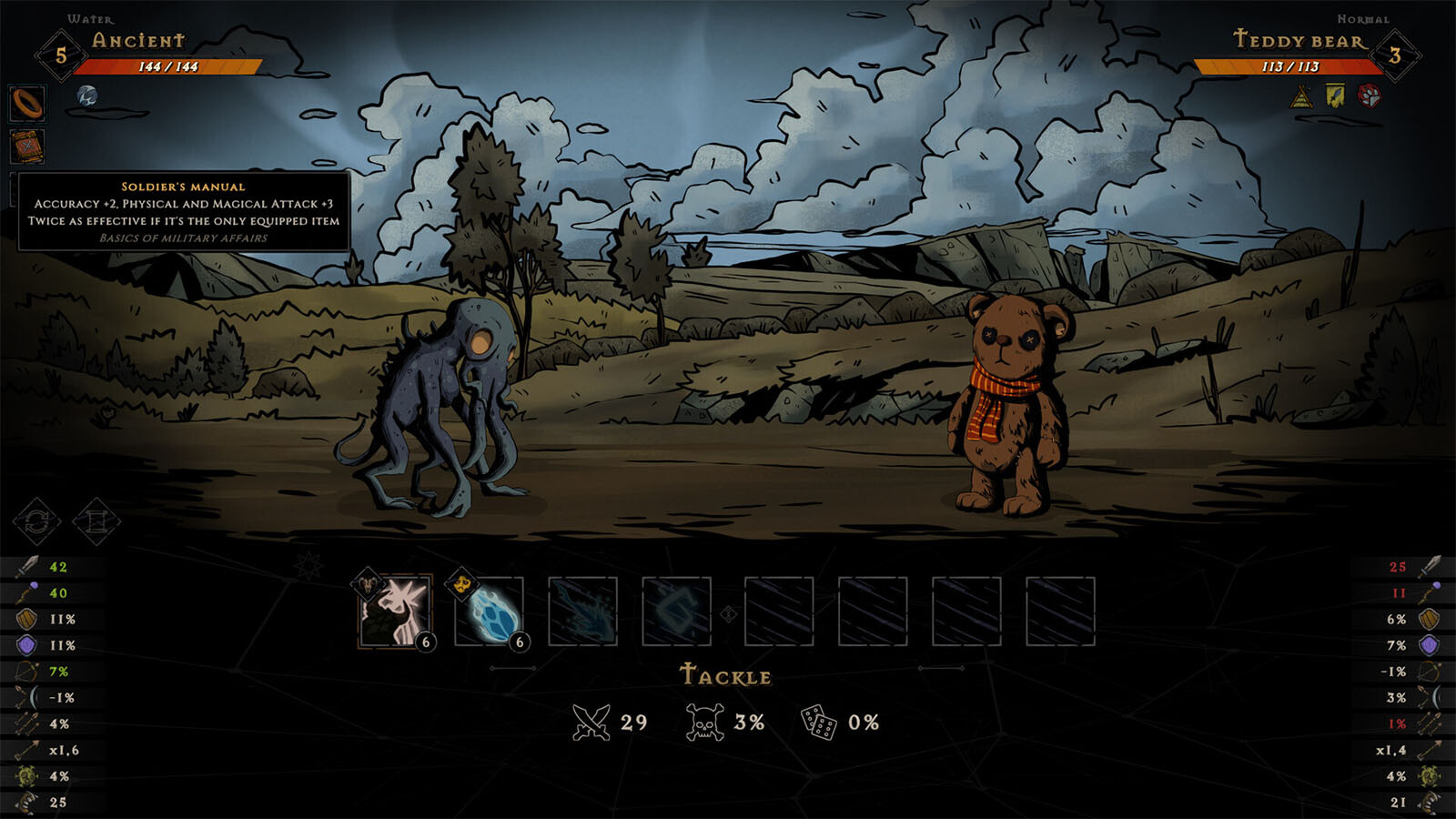Activate the blue crystal shard ability
The image size is (1456, 819).
point(490,612)
